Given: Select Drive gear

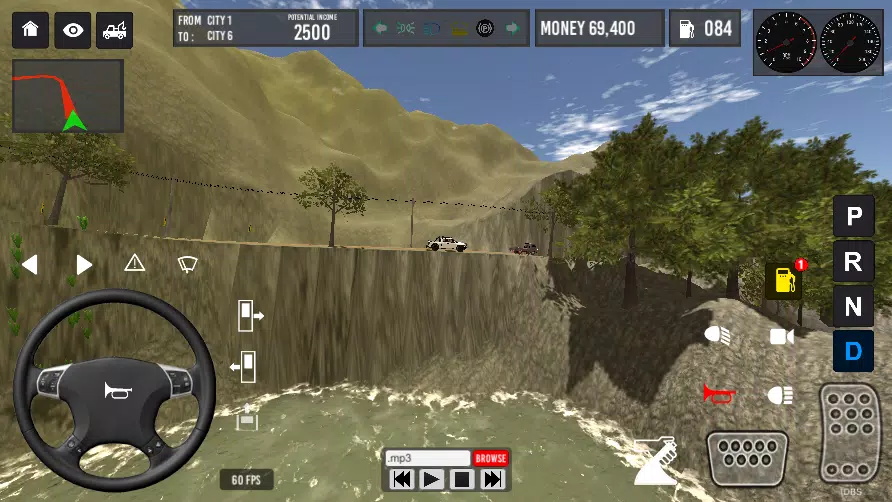Looking at the screenshot, I should [x=853, y=351].
